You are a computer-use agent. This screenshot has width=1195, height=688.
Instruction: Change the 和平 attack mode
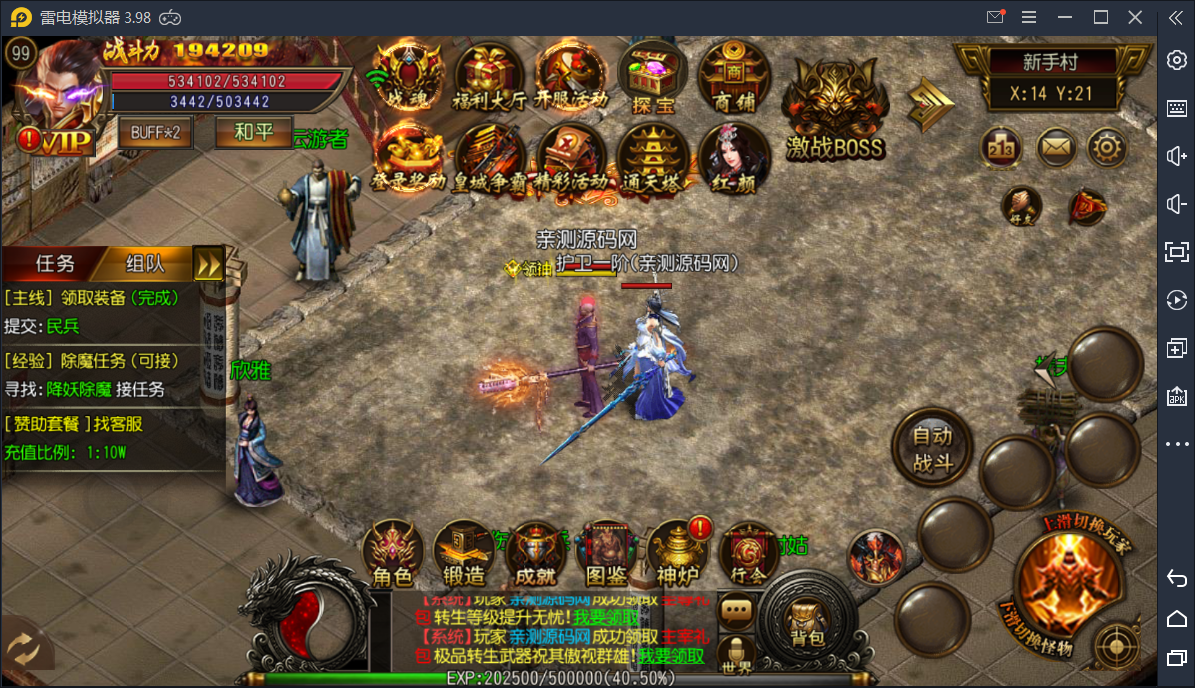252,132
